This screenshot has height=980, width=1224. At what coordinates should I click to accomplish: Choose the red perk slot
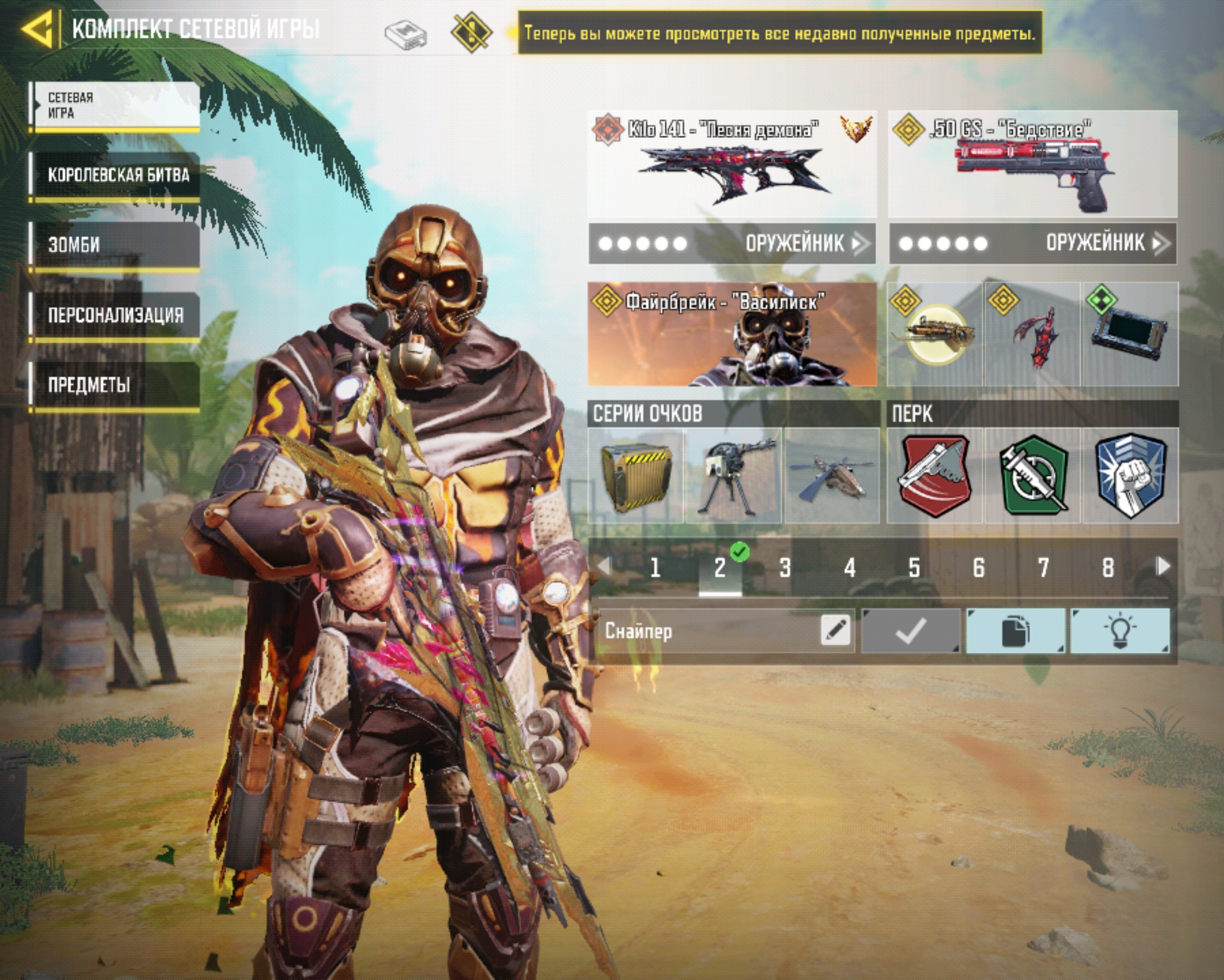(935, 476)
